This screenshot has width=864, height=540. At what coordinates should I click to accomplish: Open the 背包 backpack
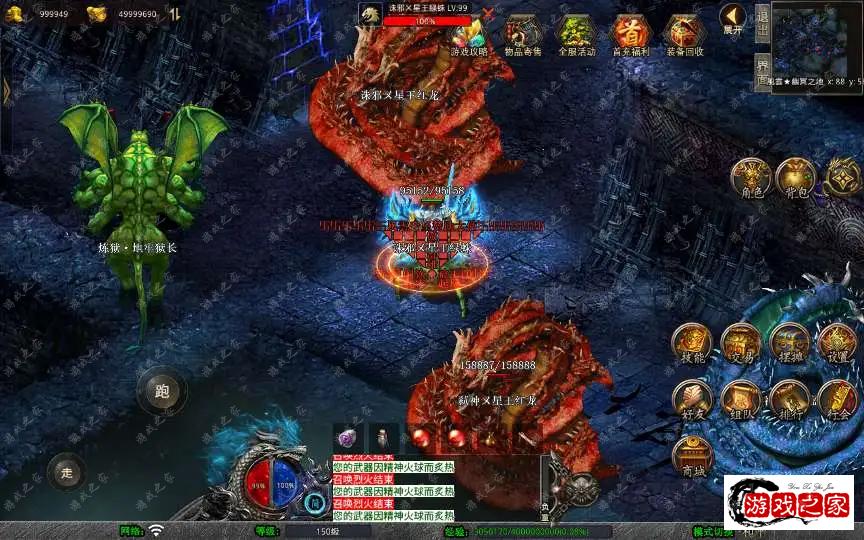point(797,177)
